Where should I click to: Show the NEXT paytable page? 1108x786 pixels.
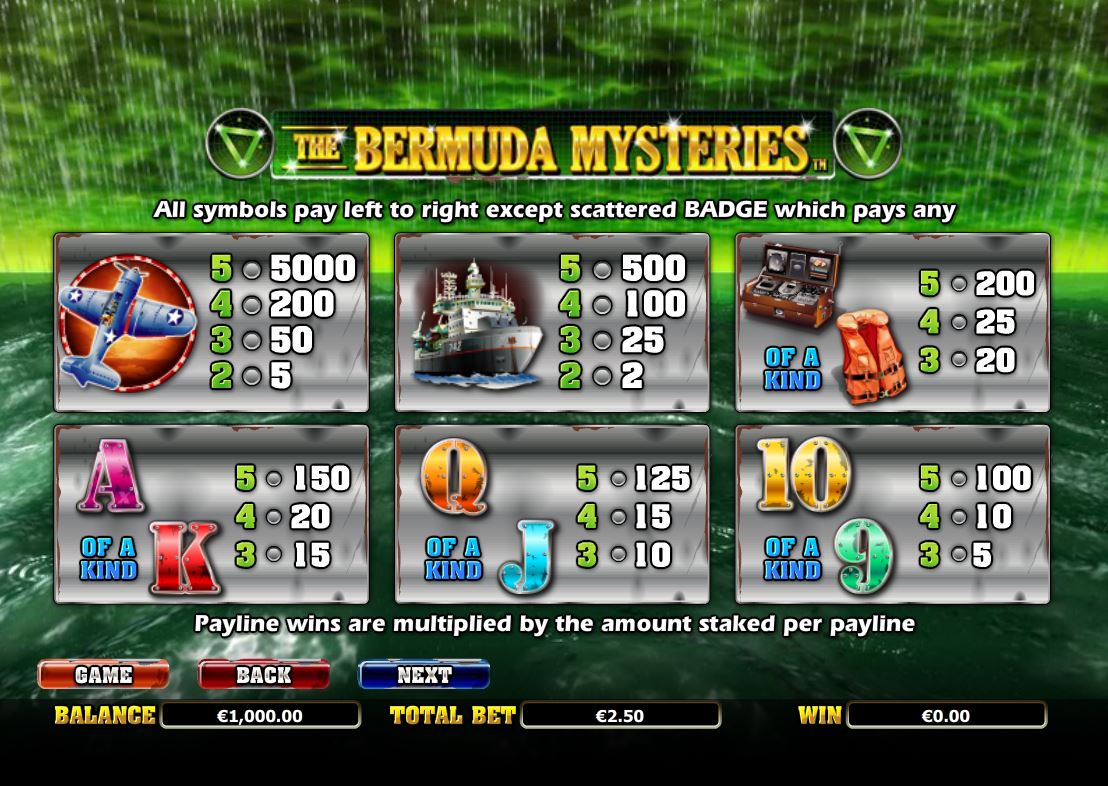pyautogui.click(x=424, y=675)
